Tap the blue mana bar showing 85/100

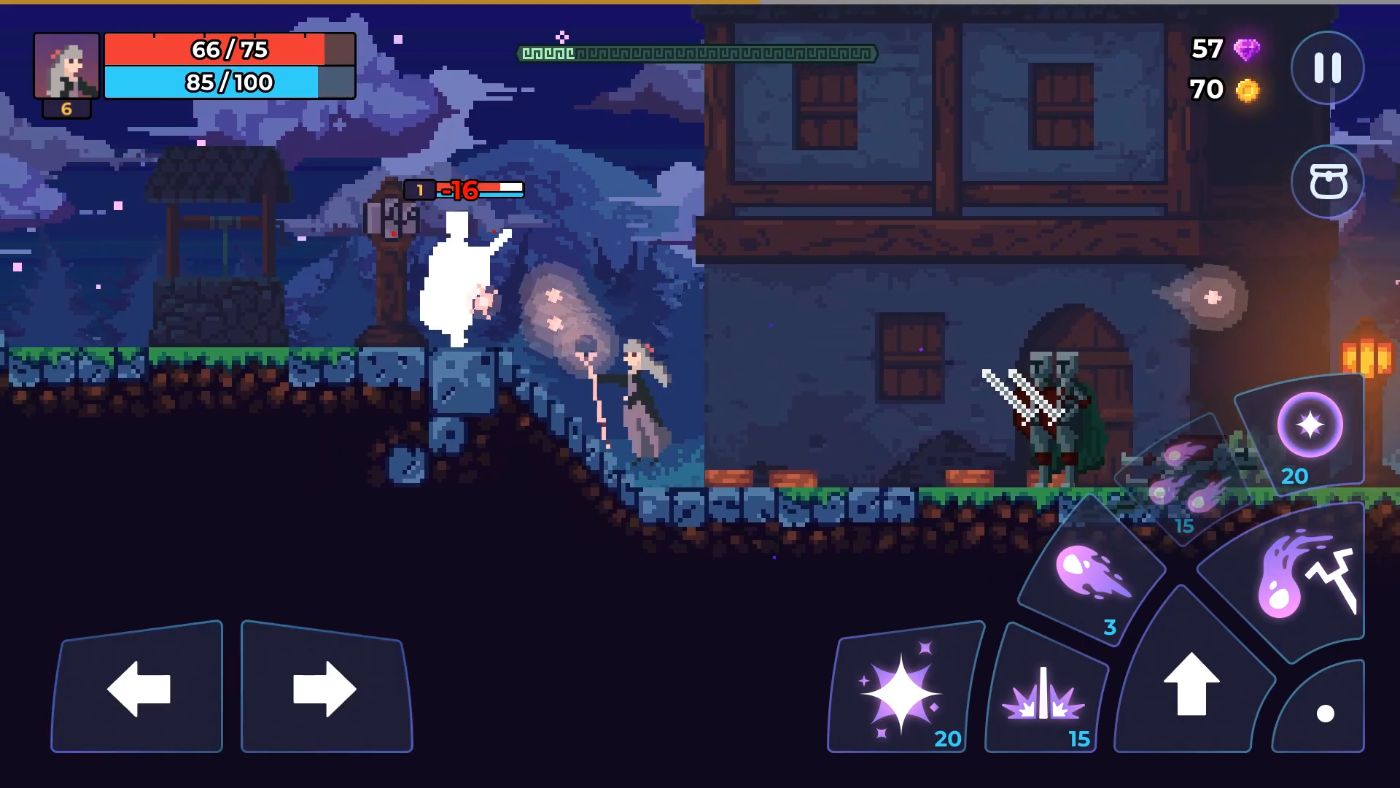(x=230, y=84)
